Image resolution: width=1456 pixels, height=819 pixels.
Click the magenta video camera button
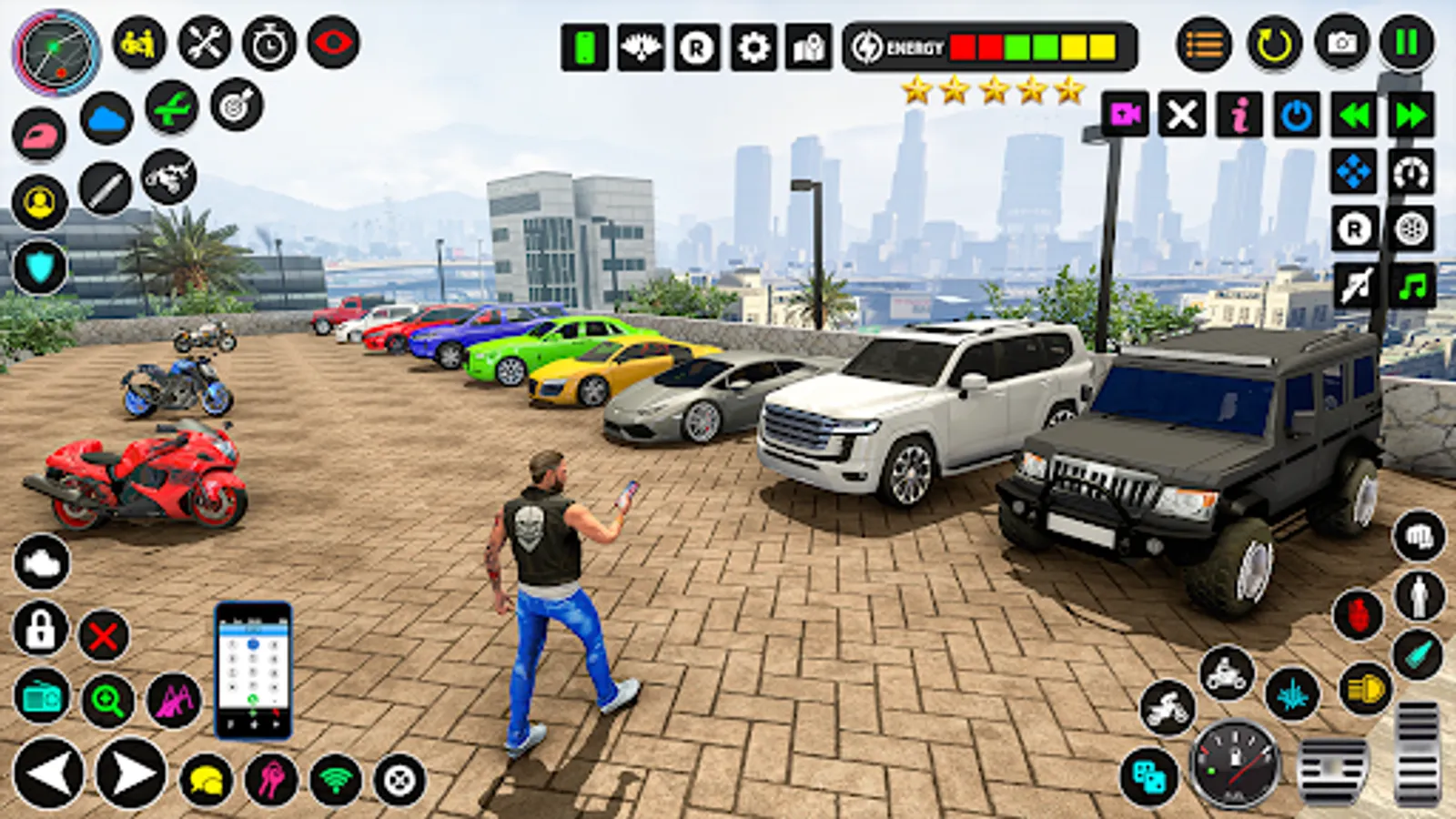point(1126,115)
